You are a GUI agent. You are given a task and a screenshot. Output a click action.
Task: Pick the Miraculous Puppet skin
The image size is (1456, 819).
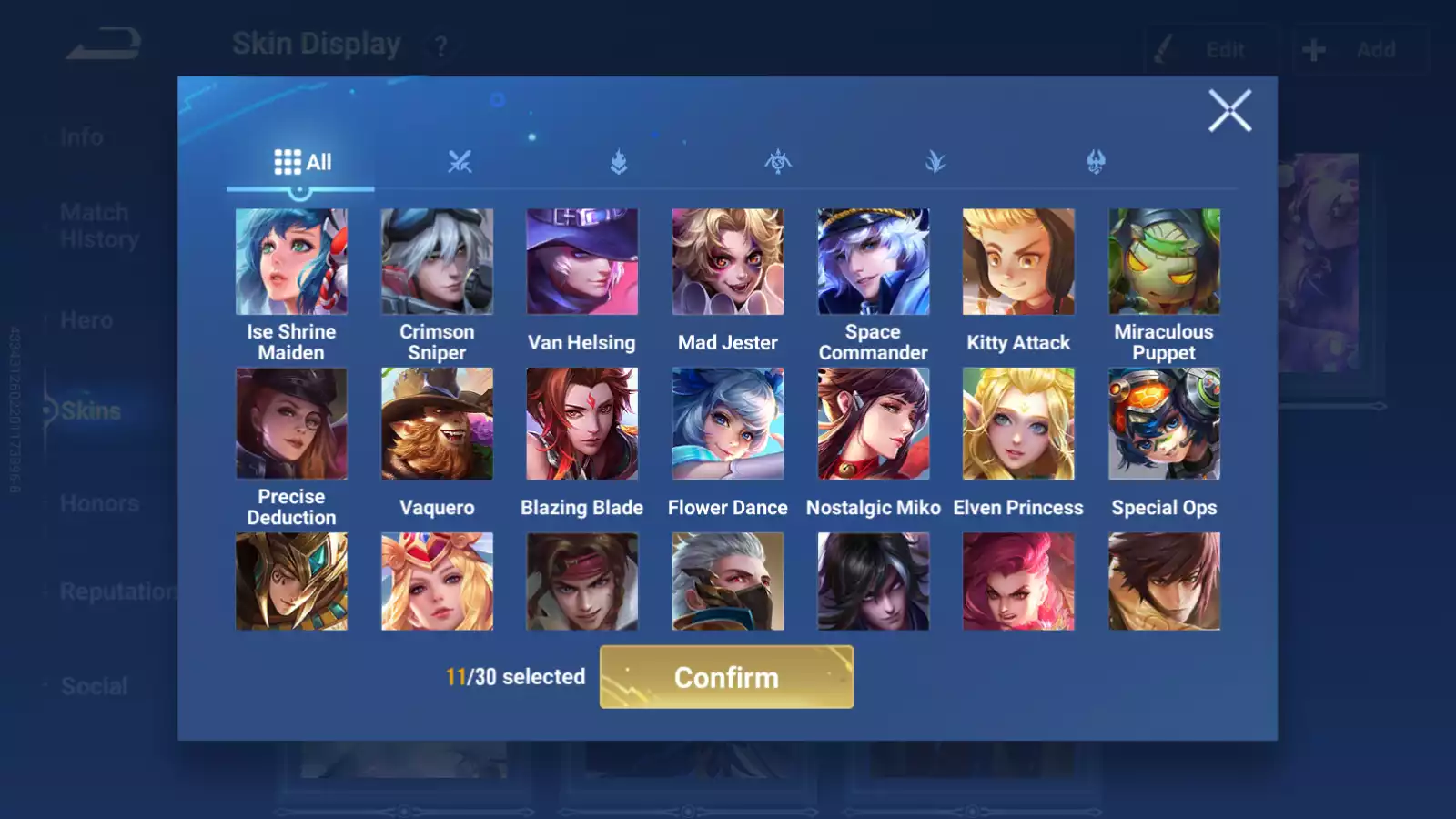(x=1164, y=262)
